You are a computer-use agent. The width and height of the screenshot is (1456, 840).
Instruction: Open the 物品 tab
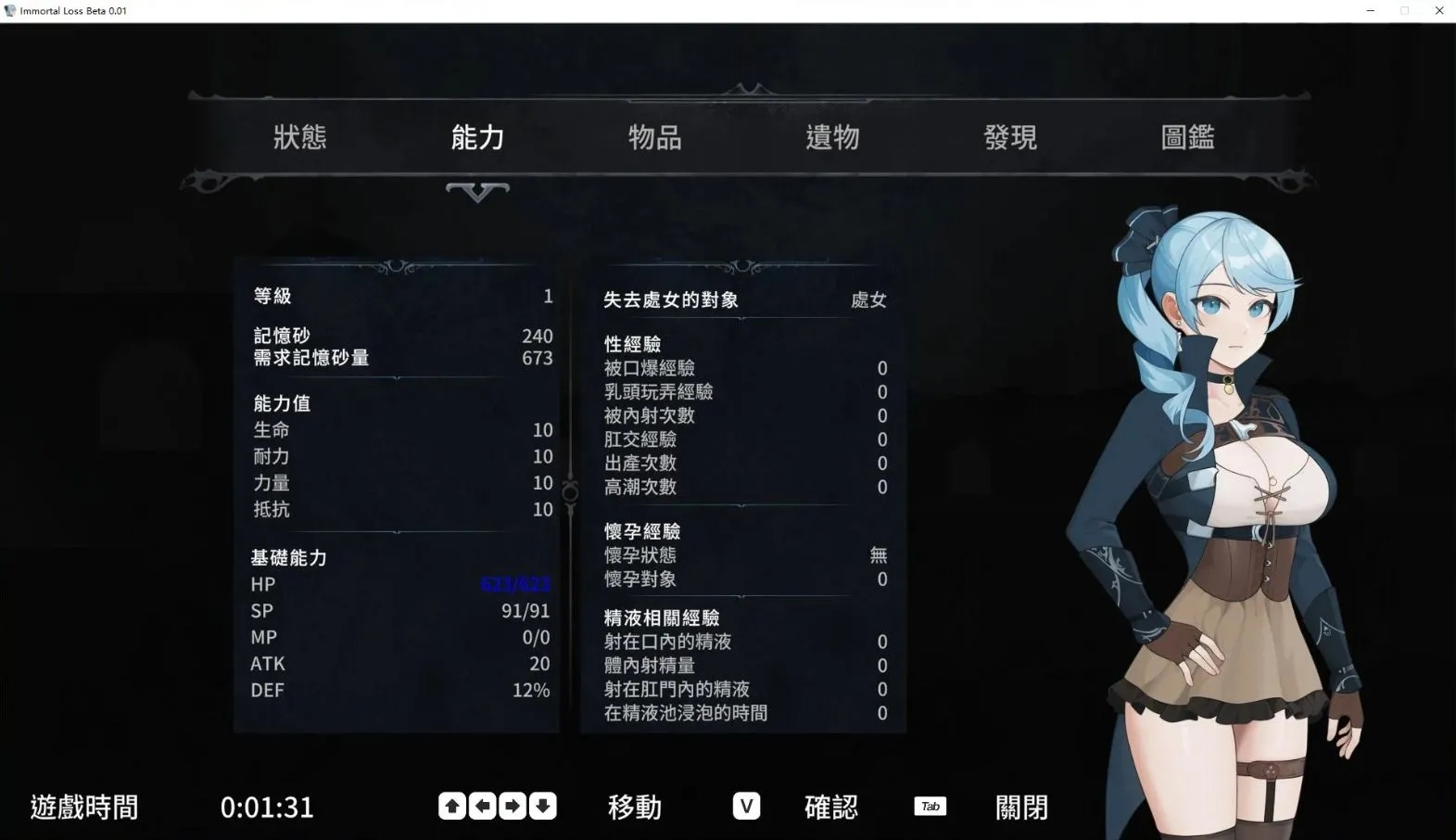[654, 136]
